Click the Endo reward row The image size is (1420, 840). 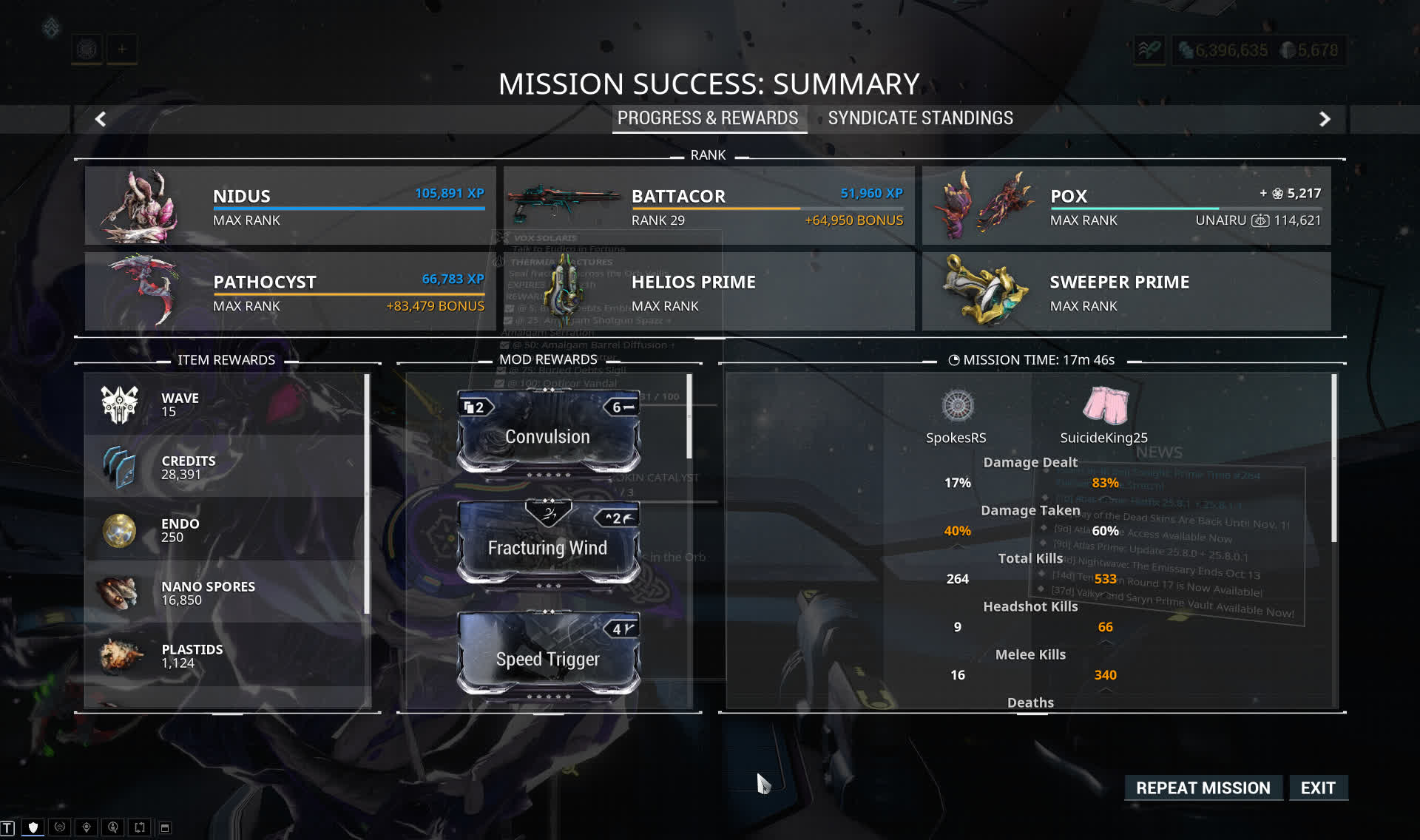[x=226, y=529]
